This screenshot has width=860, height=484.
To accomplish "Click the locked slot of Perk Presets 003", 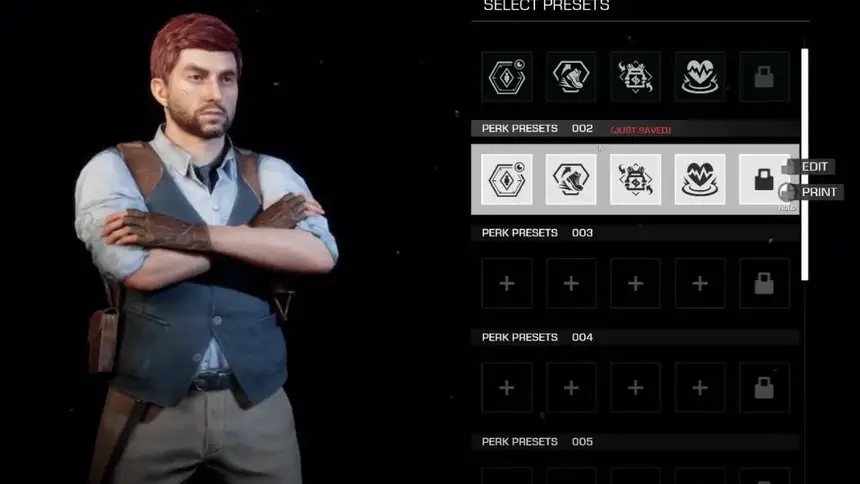I will tap(764, 284).
